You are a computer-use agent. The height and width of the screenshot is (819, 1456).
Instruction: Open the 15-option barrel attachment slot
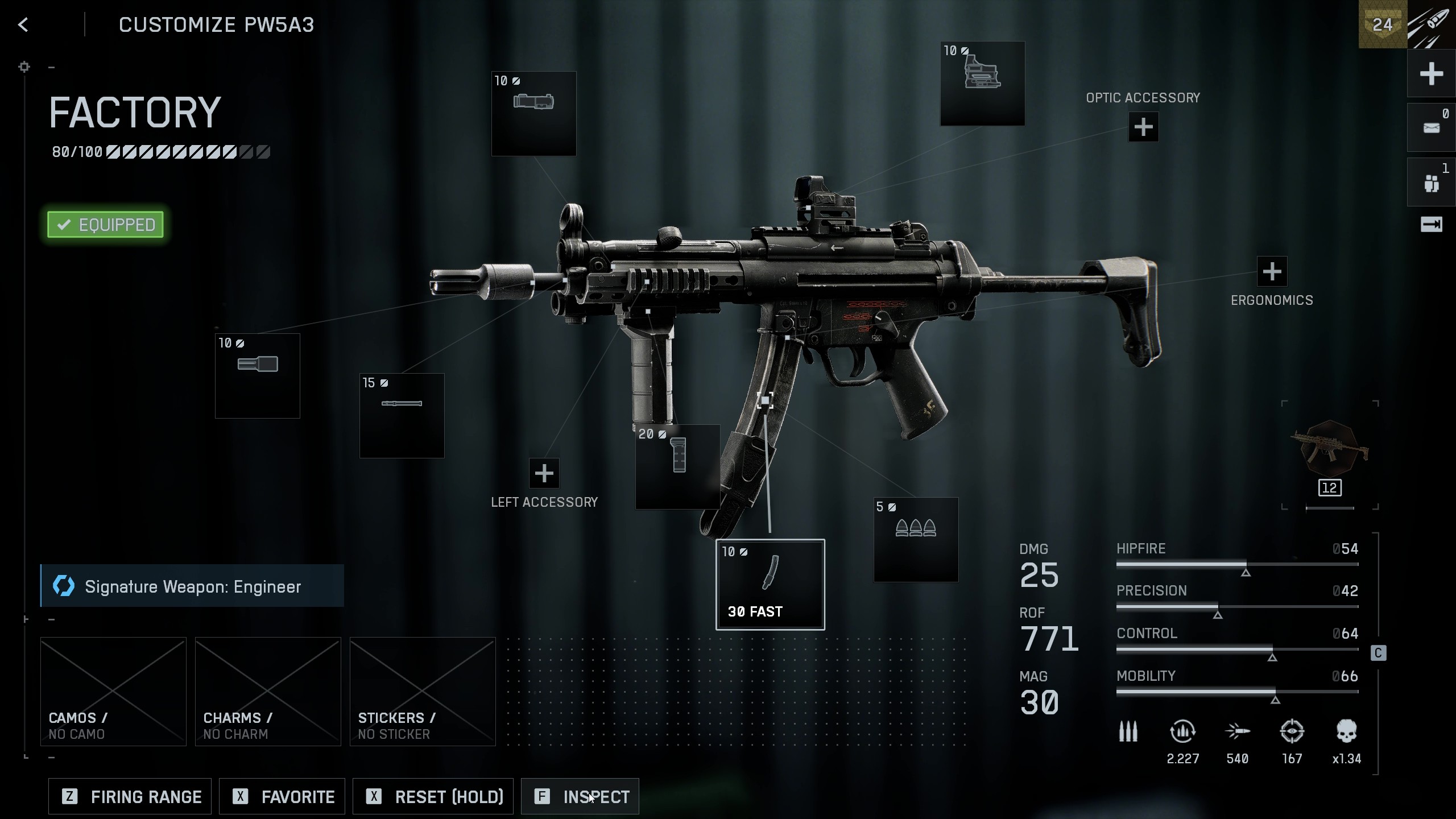402,416
